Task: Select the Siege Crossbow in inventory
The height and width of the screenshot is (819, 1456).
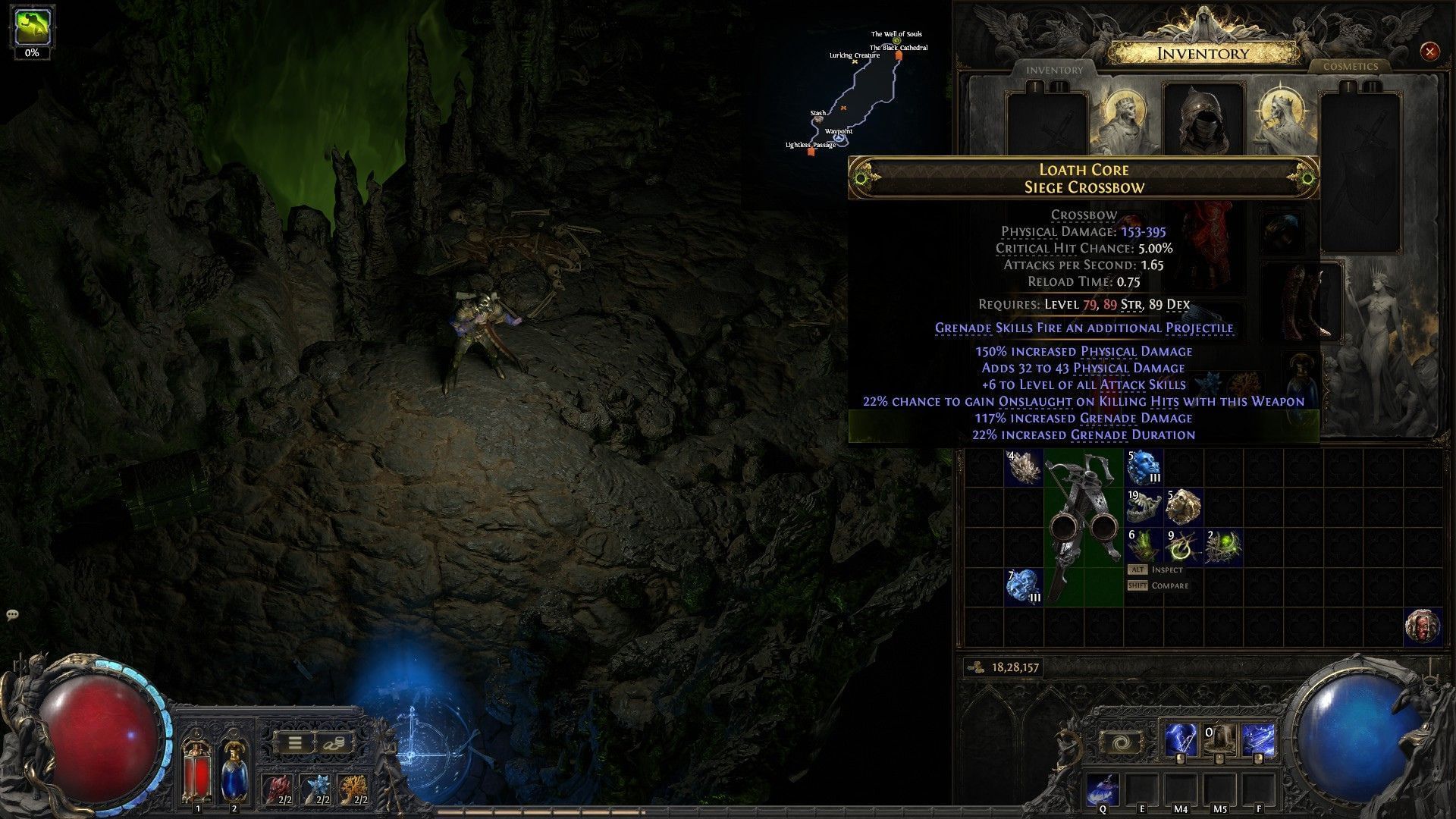Action: (1083, 527)
